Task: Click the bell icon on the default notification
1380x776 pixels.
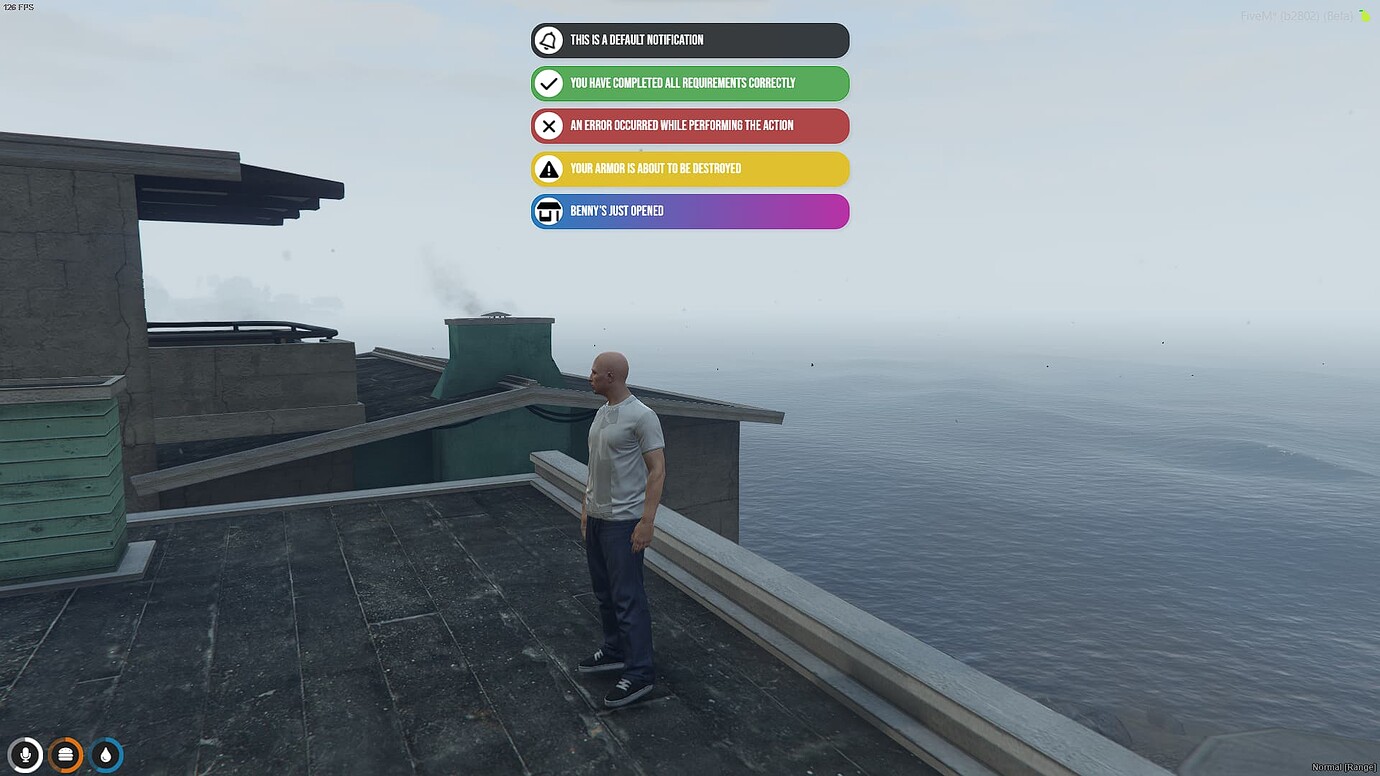Action: (x=548, y=40)
